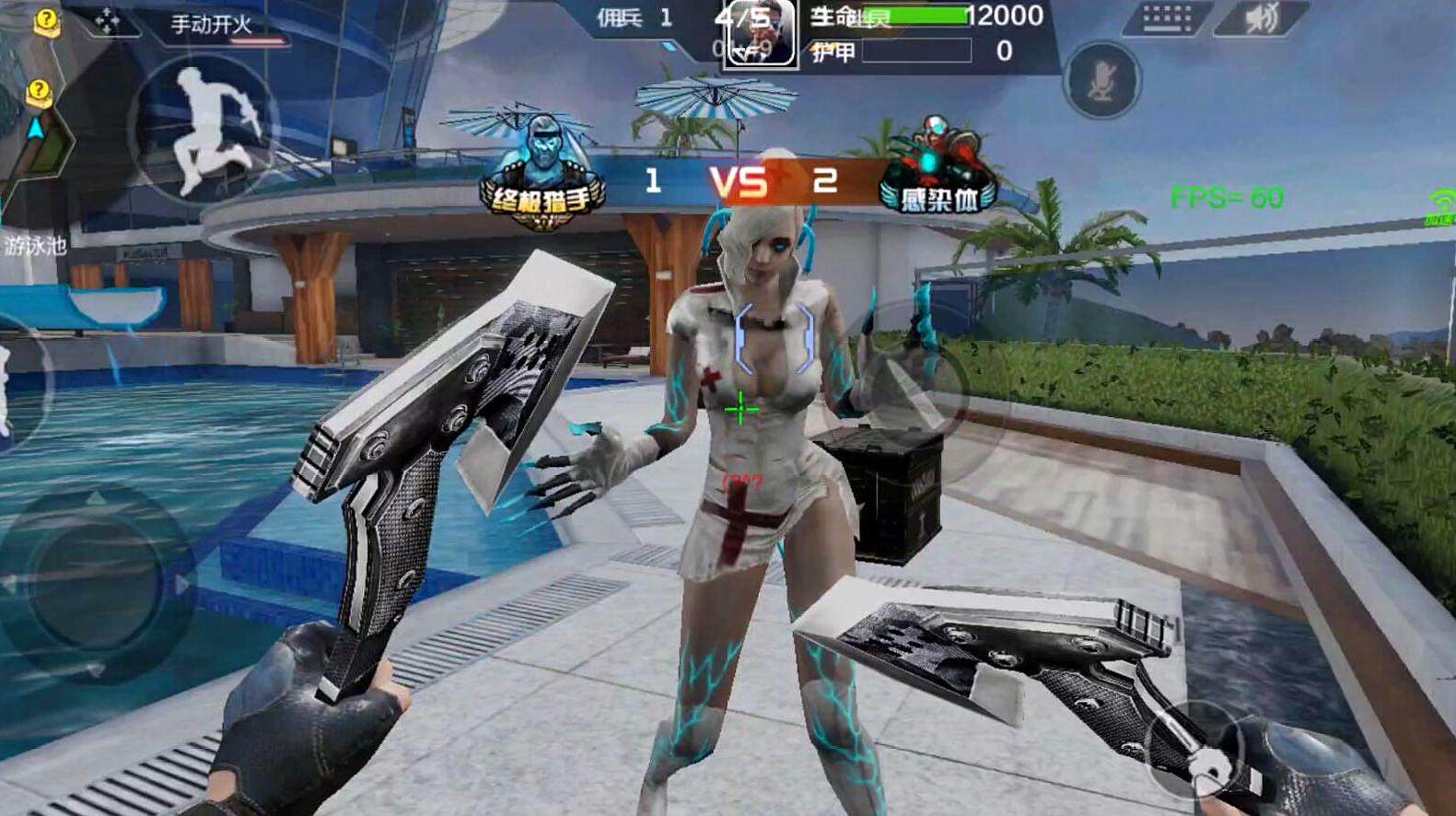Select the player avatar portrait at top
The height and width of the screenshot is (816, 1456).
[760, 33]
